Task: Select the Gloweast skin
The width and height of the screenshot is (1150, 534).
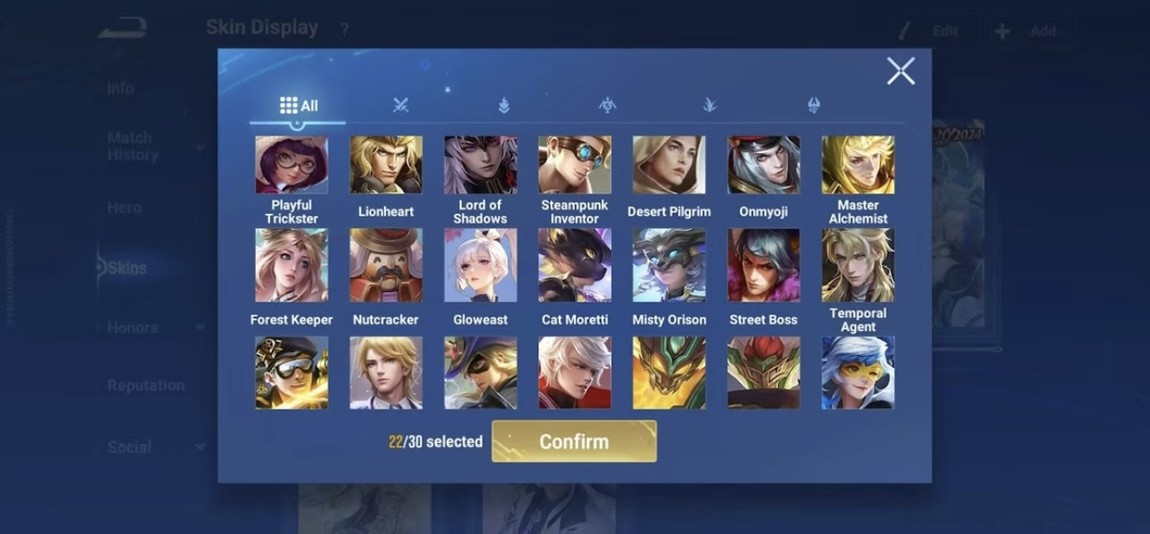Action: [480, 265]
